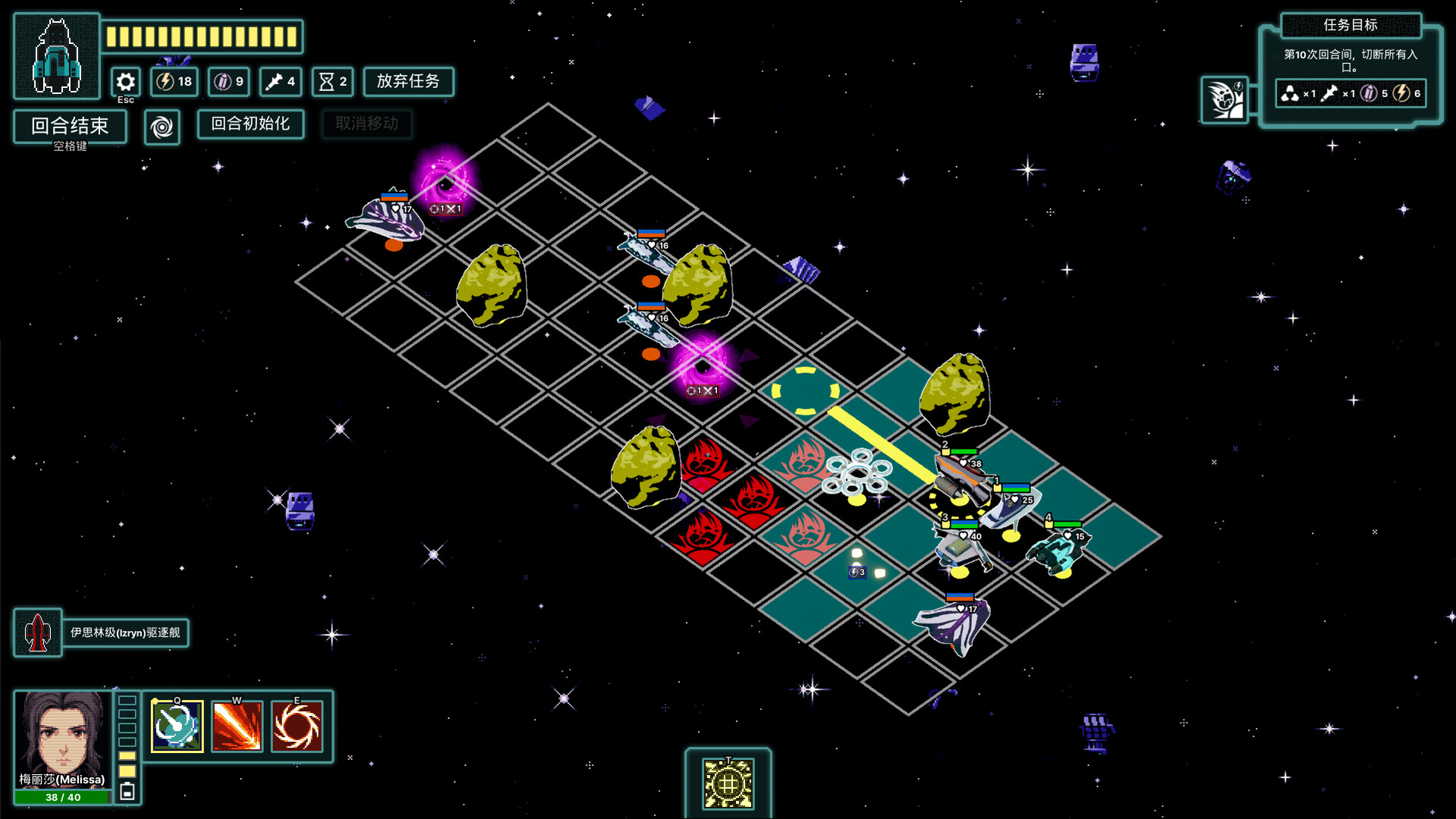Open the gear settings menu
Screen dimensions: 1456x819
click(x=126, y=82)
